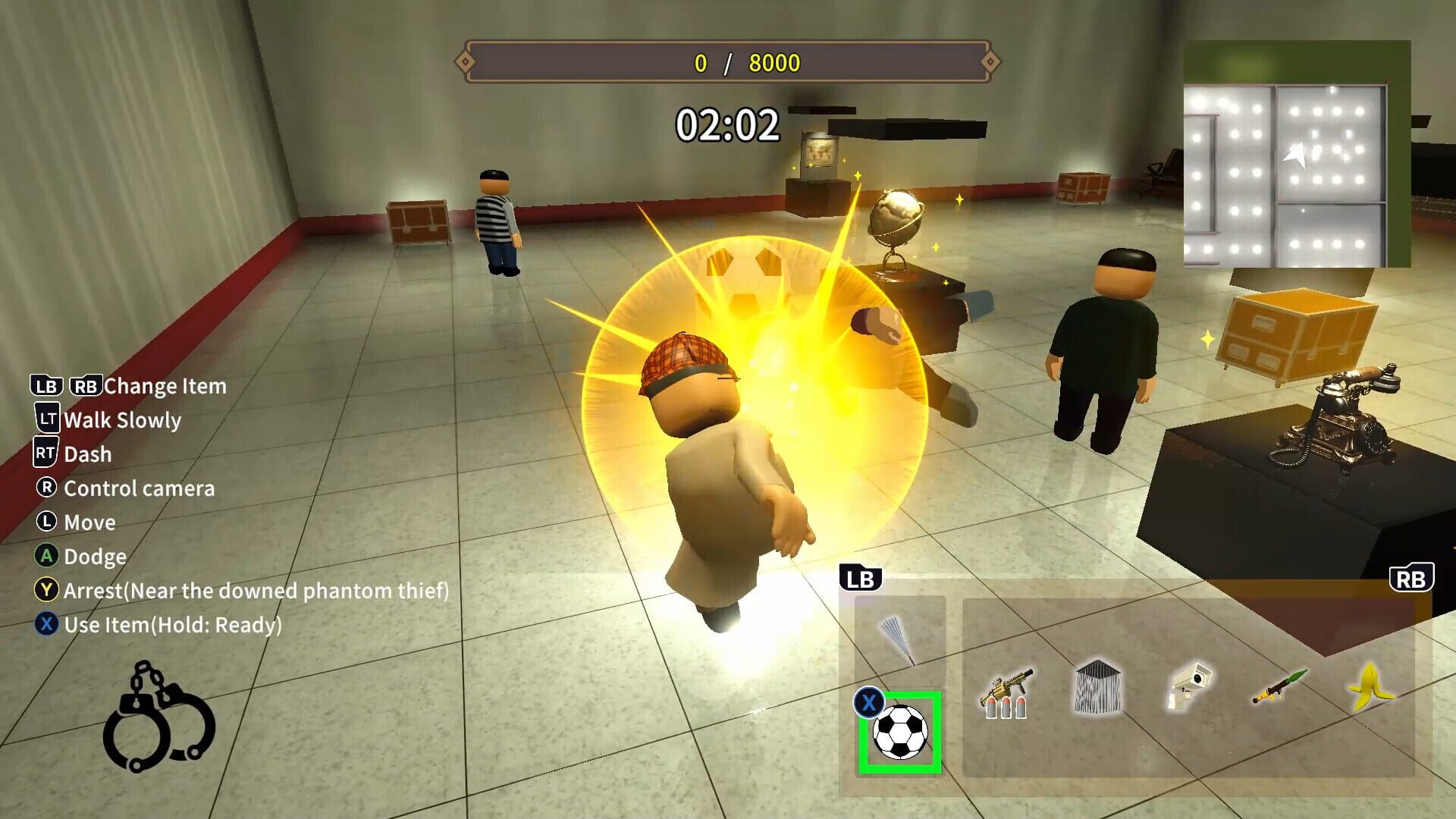The image size is (1456, 819).
Task: Click the Dodge control entry
Action: point(83,557)
